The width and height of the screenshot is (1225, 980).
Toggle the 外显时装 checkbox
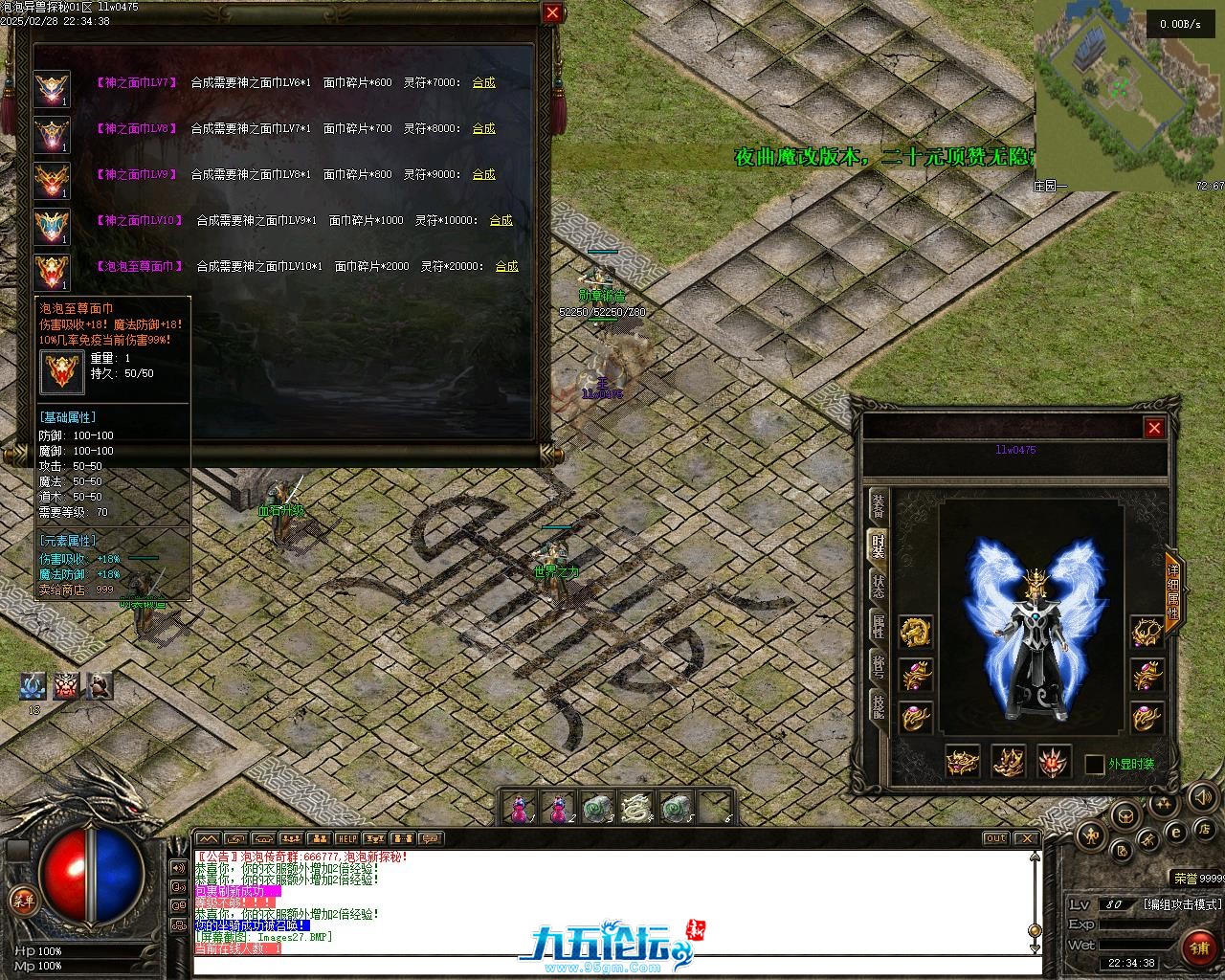click(1095, 765)
